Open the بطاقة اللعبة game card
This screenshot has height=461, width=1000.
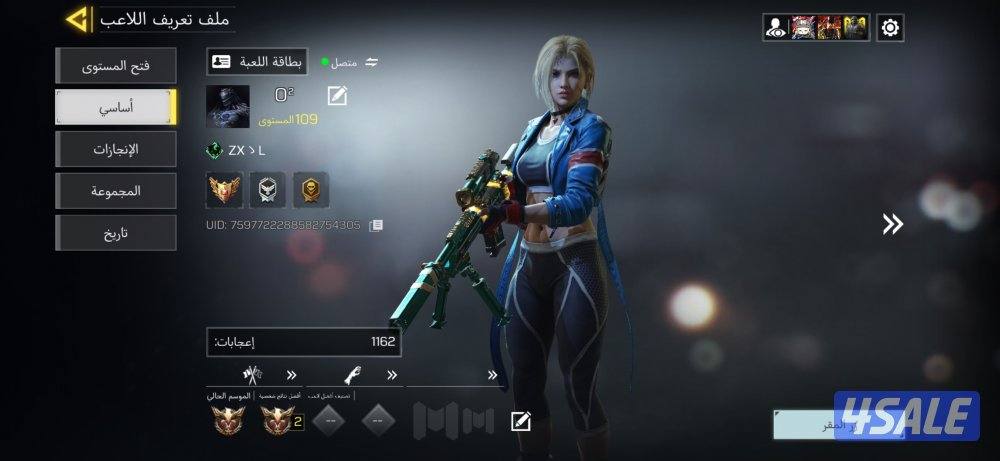257,62
